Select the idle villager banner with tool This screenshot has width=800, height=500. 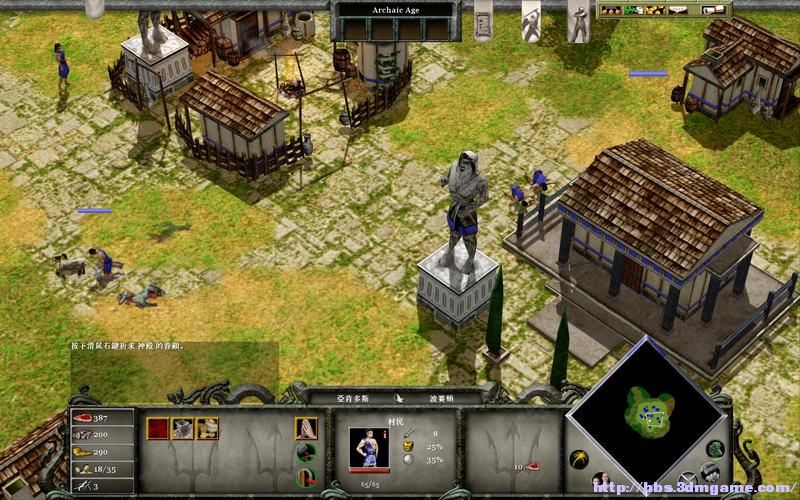pyautogui.click(x=532, y=20)
